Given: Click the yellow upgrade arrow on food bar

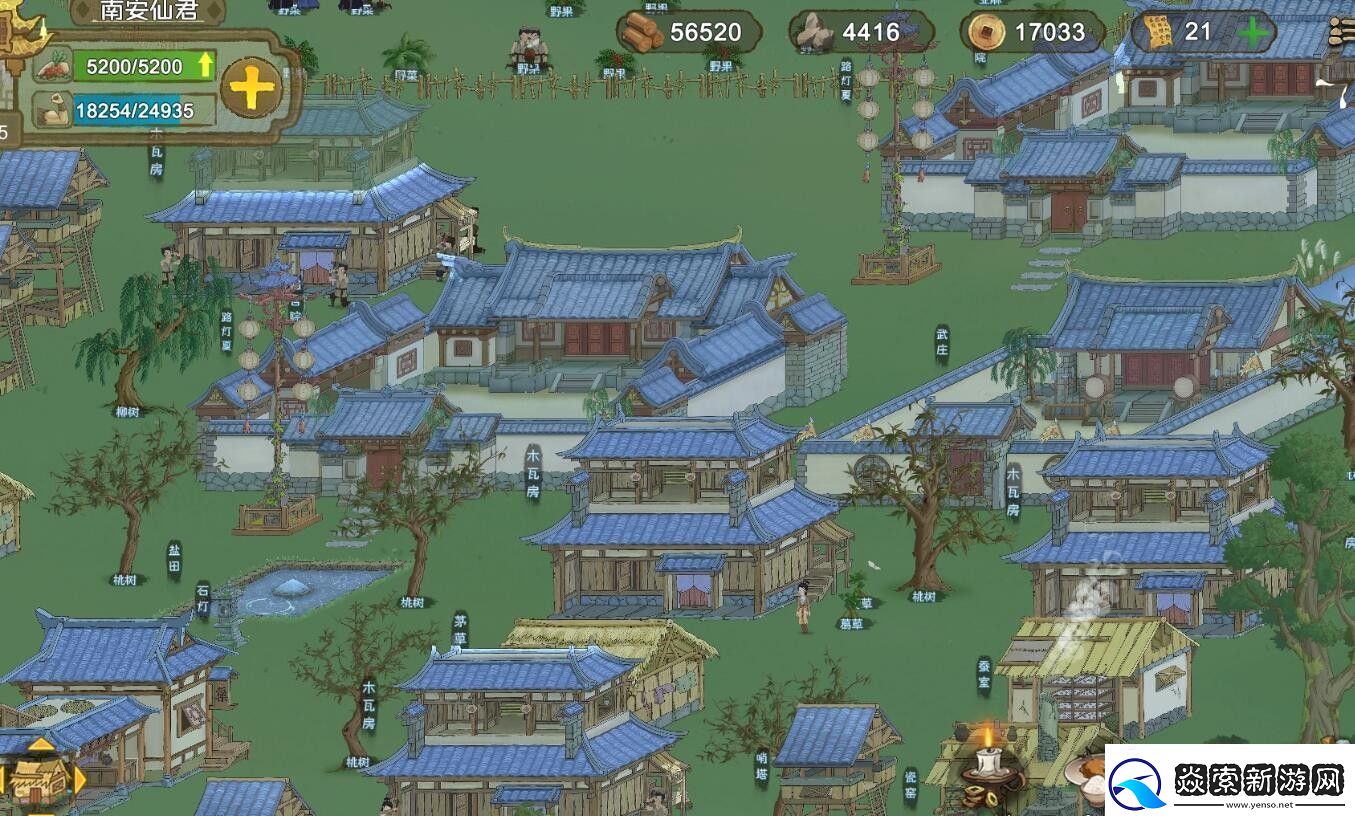Looking at the screenshot, I should coord(206,66).
